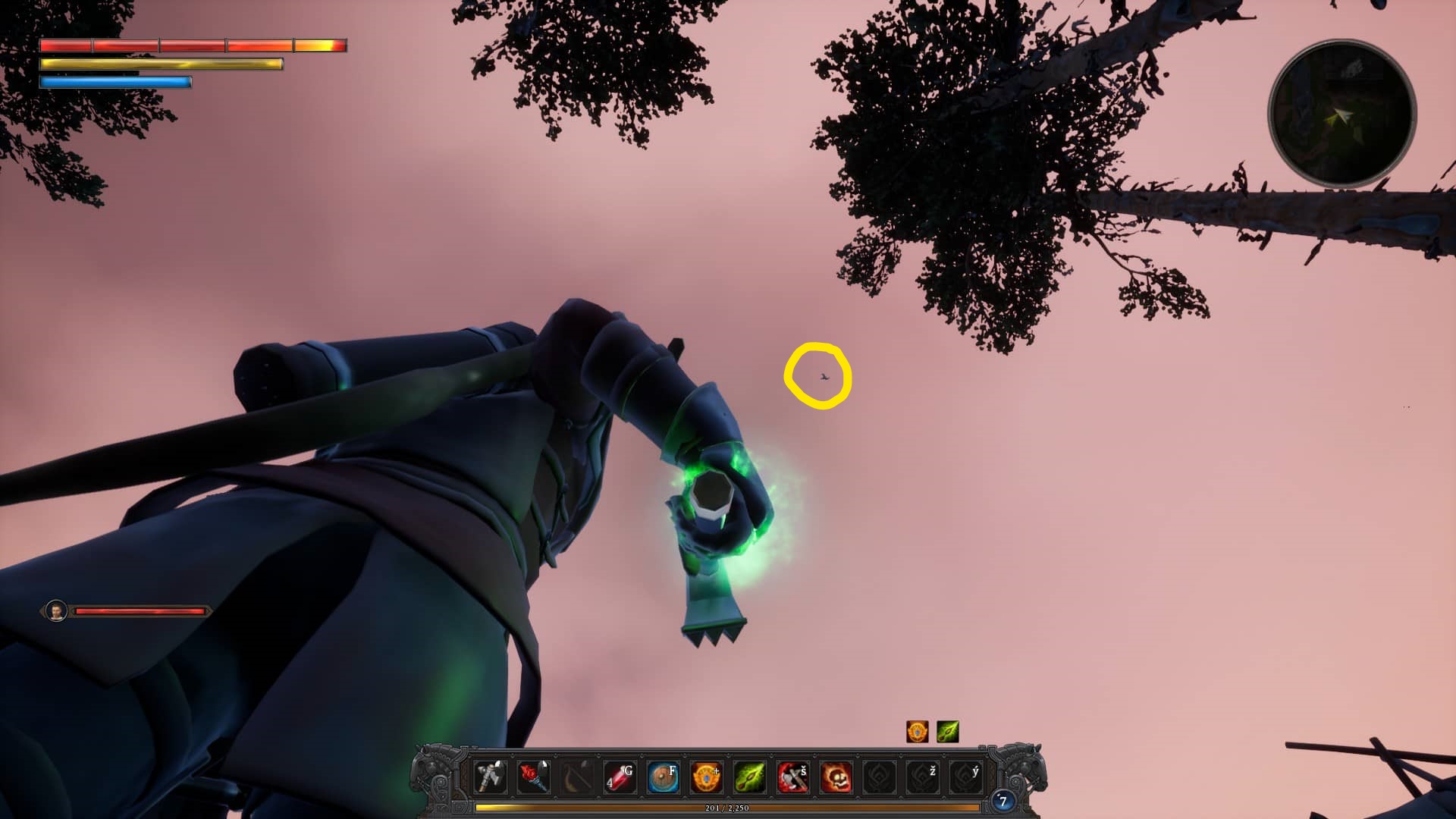The width and height of the screenshot is (1456, 819).
Task: Choose the dimmed bow hotbar slot
Action: click(576, 777)
